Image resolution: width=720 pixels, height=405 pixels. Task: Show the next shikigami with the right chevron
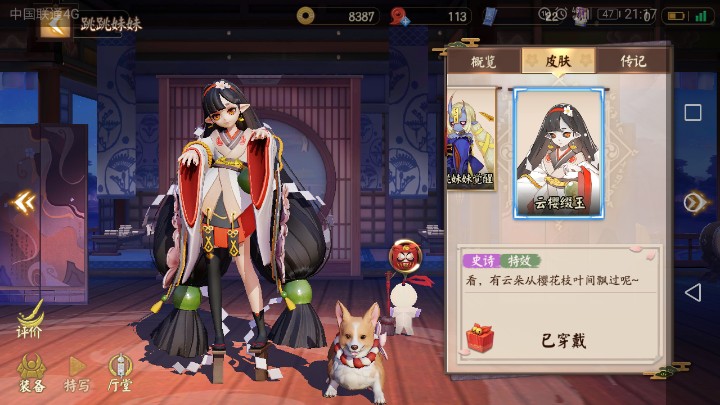click(694, 203)
